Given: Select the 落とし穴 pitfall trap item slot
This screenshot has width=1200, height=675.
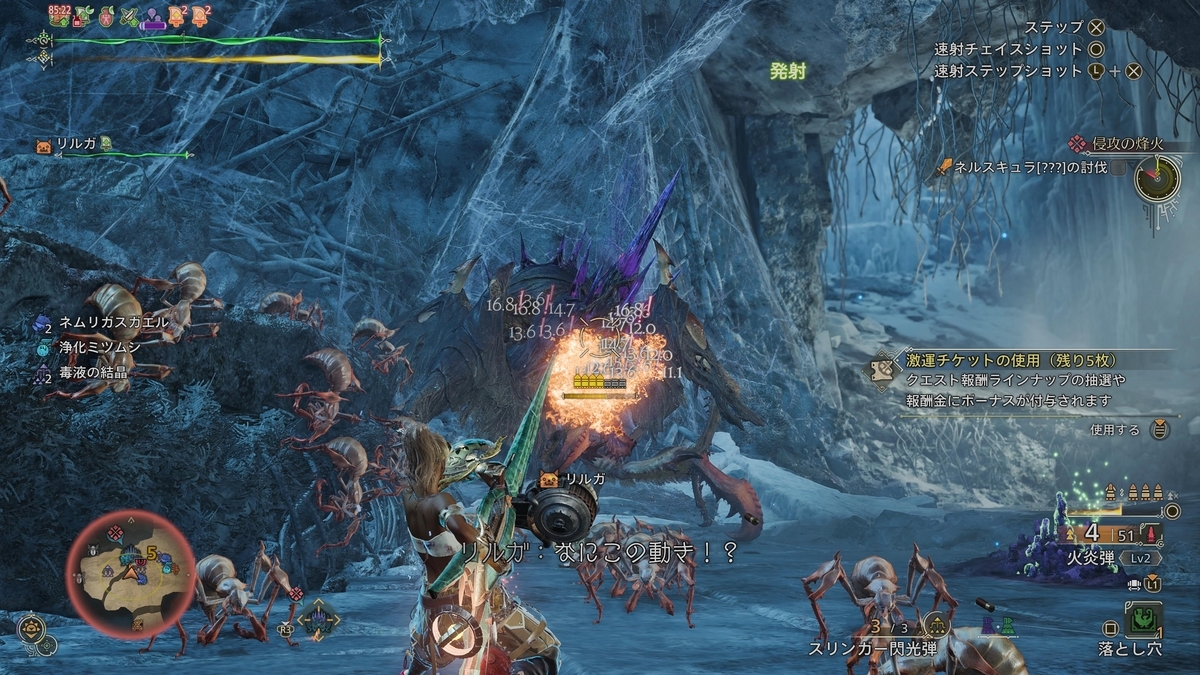Looking at the screenshot, I should 1141,620.
